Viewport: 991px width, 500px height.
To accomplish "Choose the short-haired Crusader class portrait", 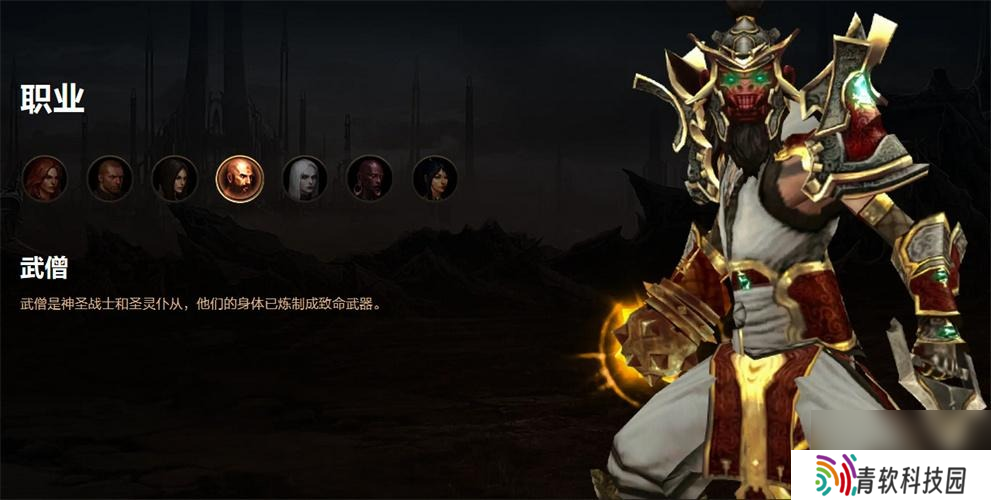I will coord(109,179).
